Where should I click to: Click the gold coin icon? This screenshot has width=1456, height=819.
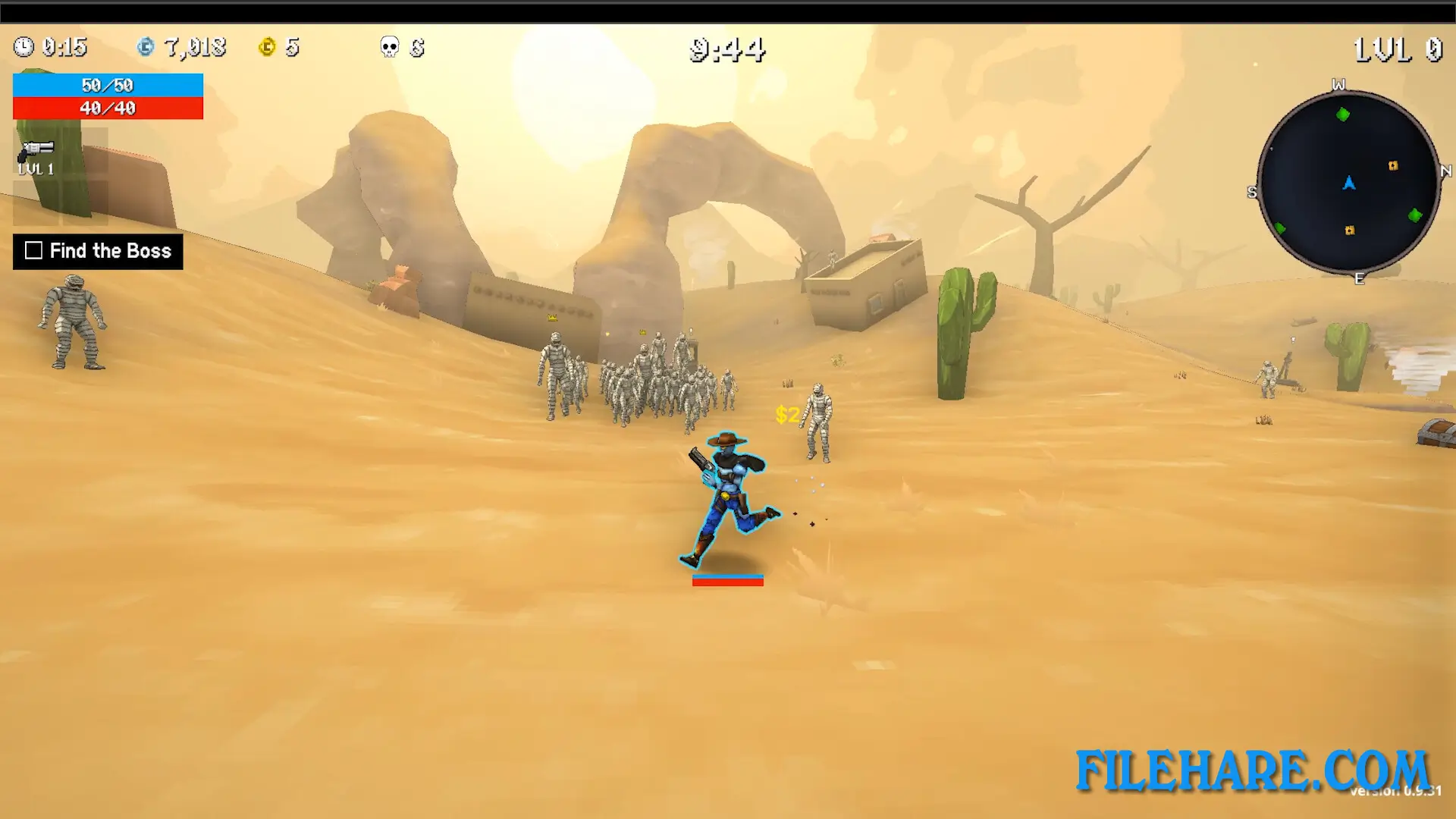click(267, 47)
